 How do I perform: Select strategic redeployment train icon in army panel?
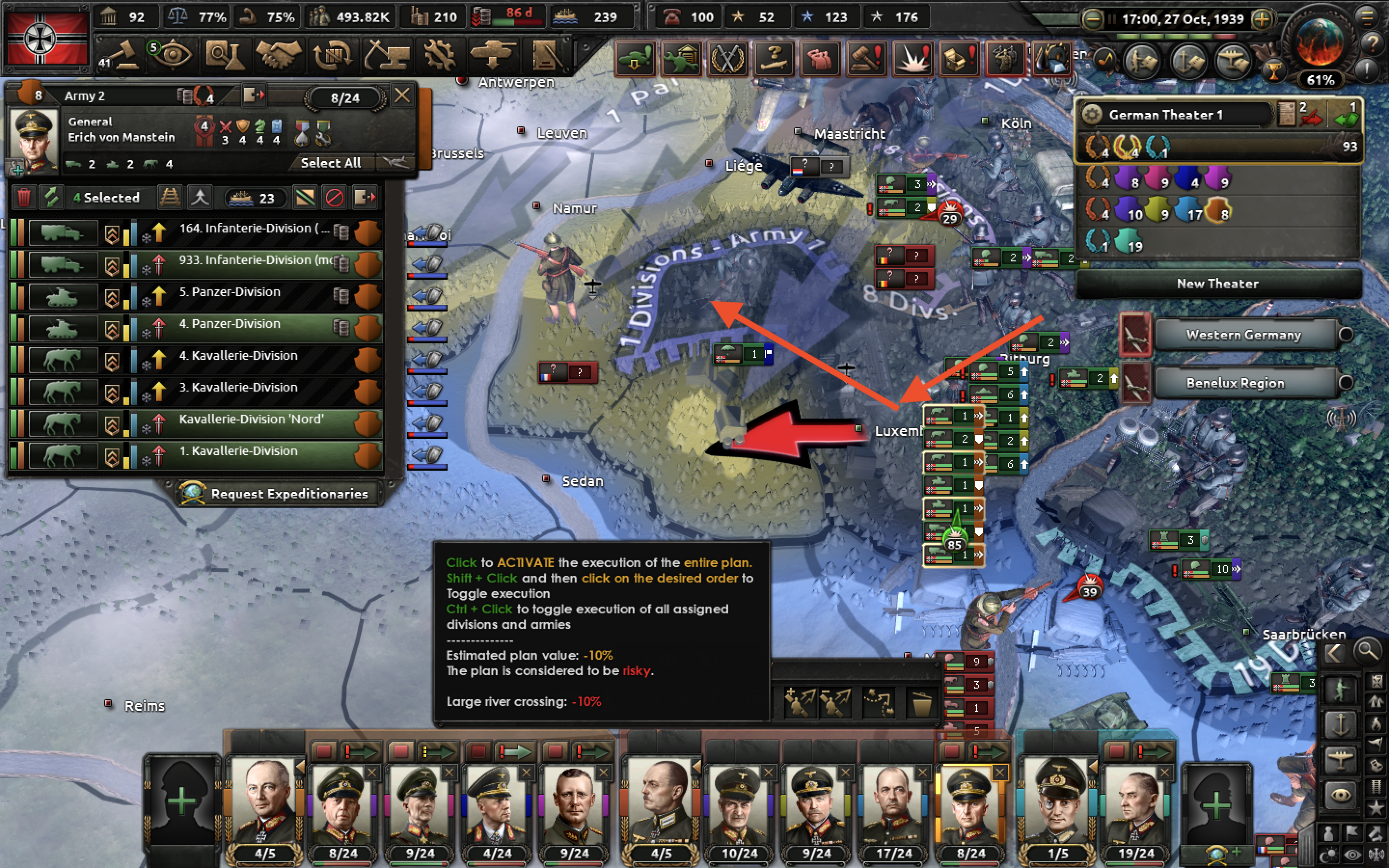(170, 198)
